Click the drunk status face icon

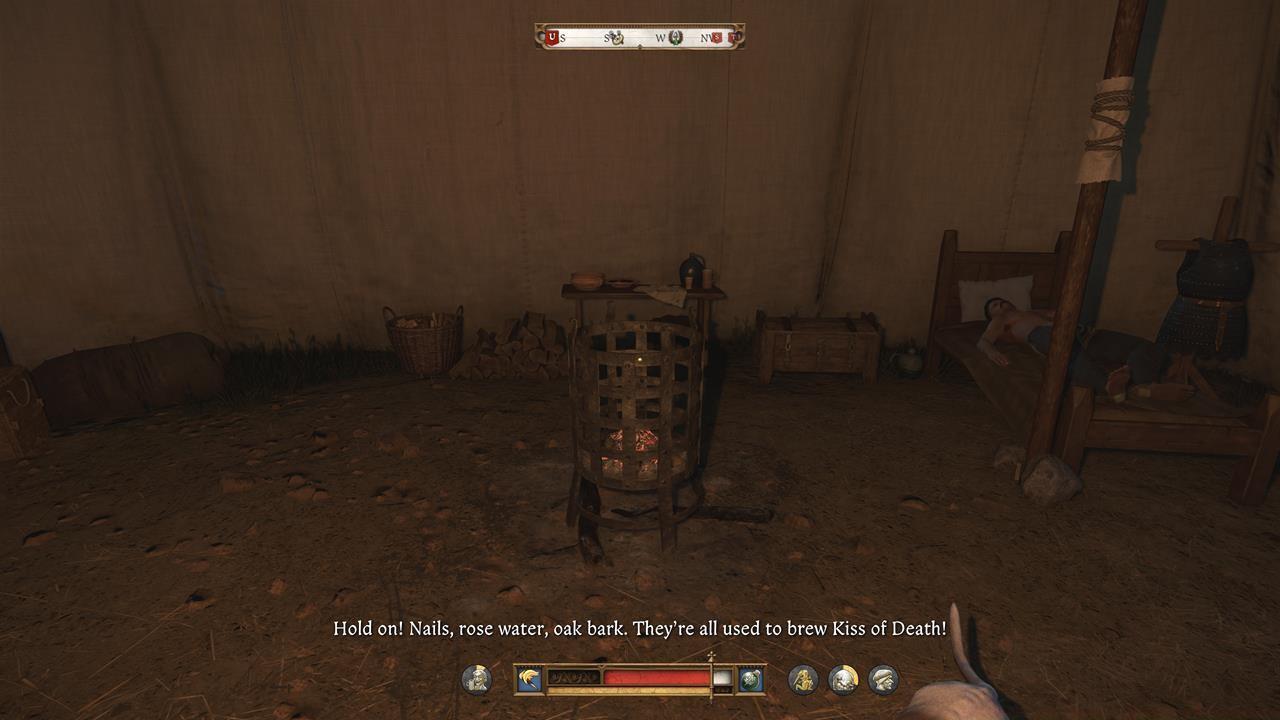477,678
